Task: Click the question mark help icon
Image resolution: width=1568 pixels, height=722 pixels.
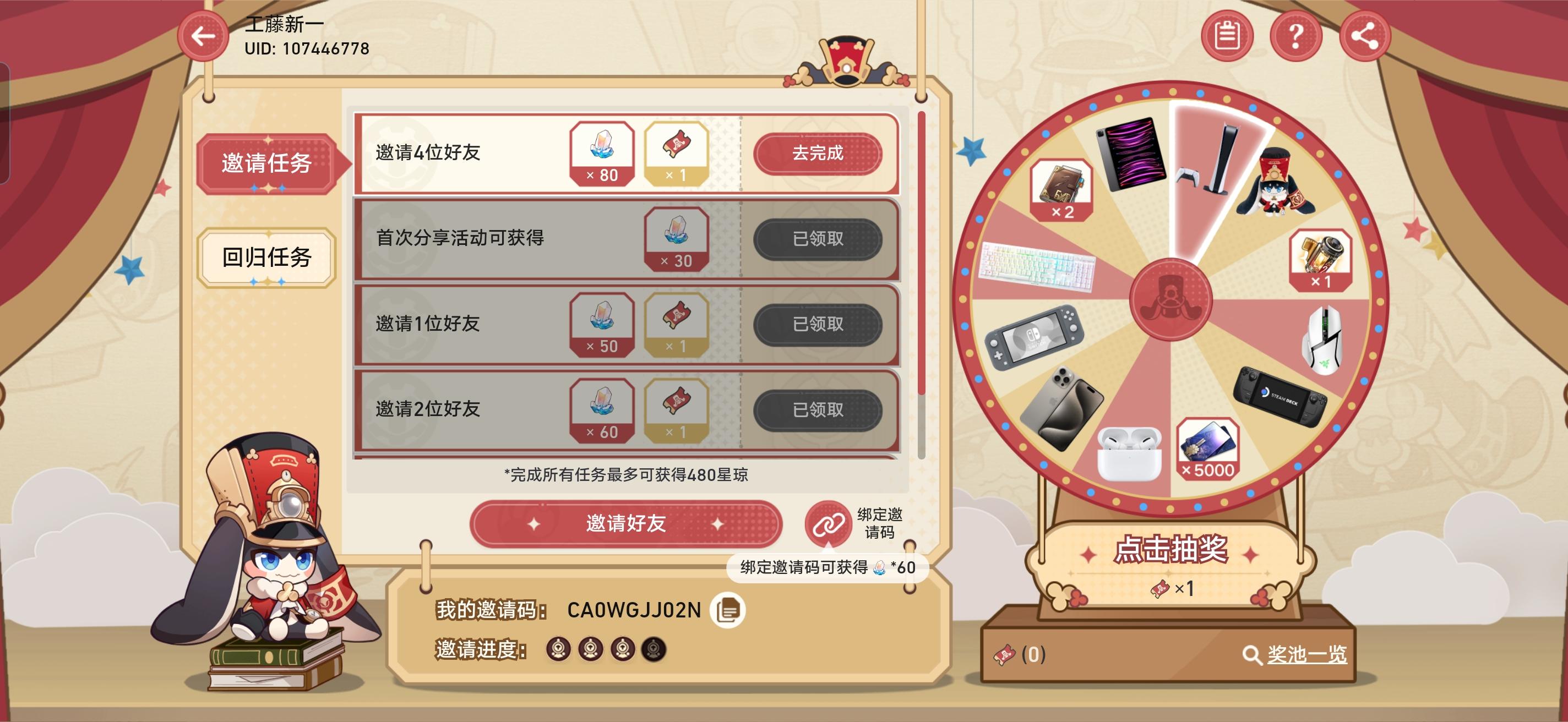Action: (x=1297, y=36)
